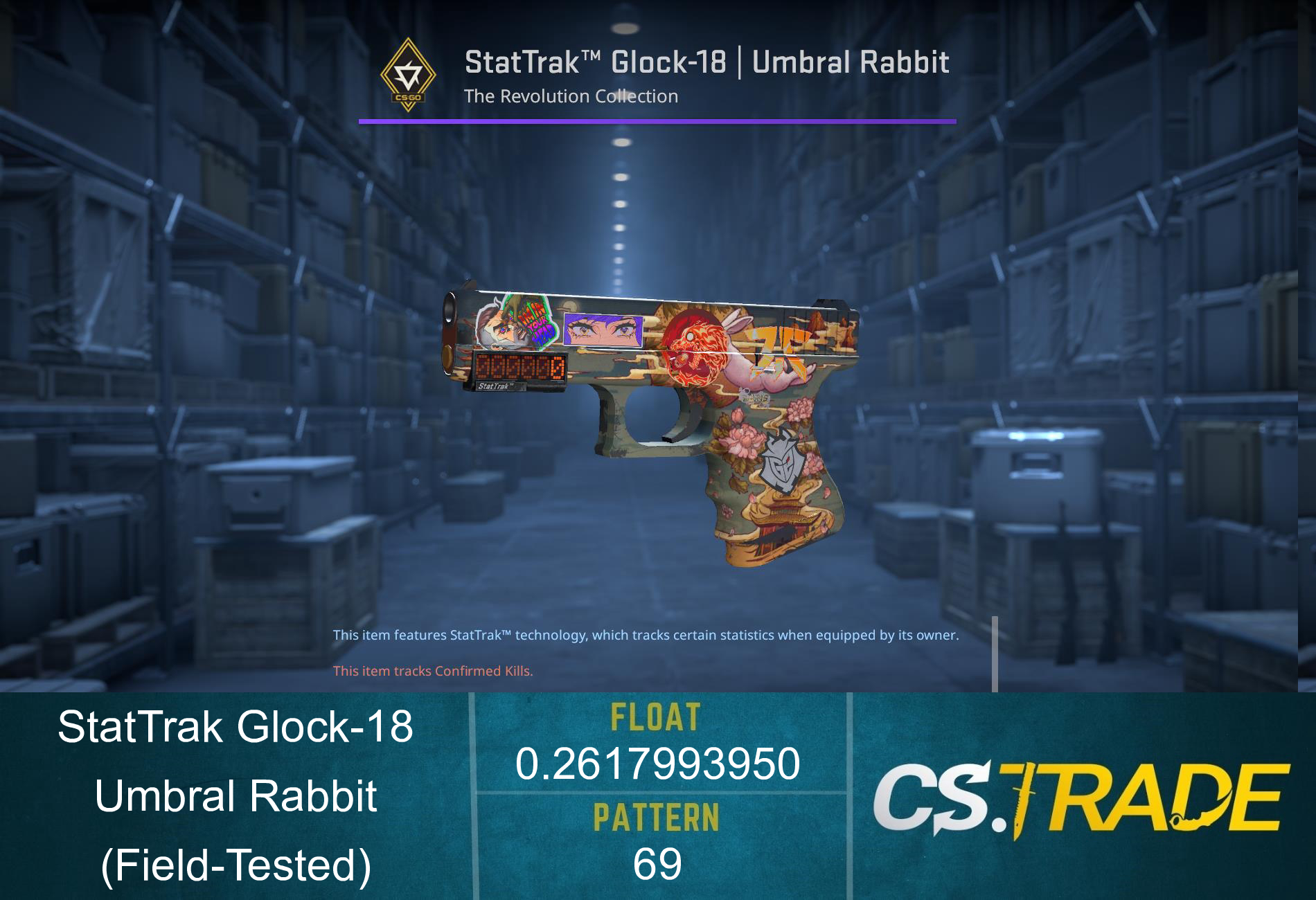Viewport: 1316px width, 900px height.
Task: Select the StatTrak Glock-18 Umbral Rabbit title
Action: point(708,62)
